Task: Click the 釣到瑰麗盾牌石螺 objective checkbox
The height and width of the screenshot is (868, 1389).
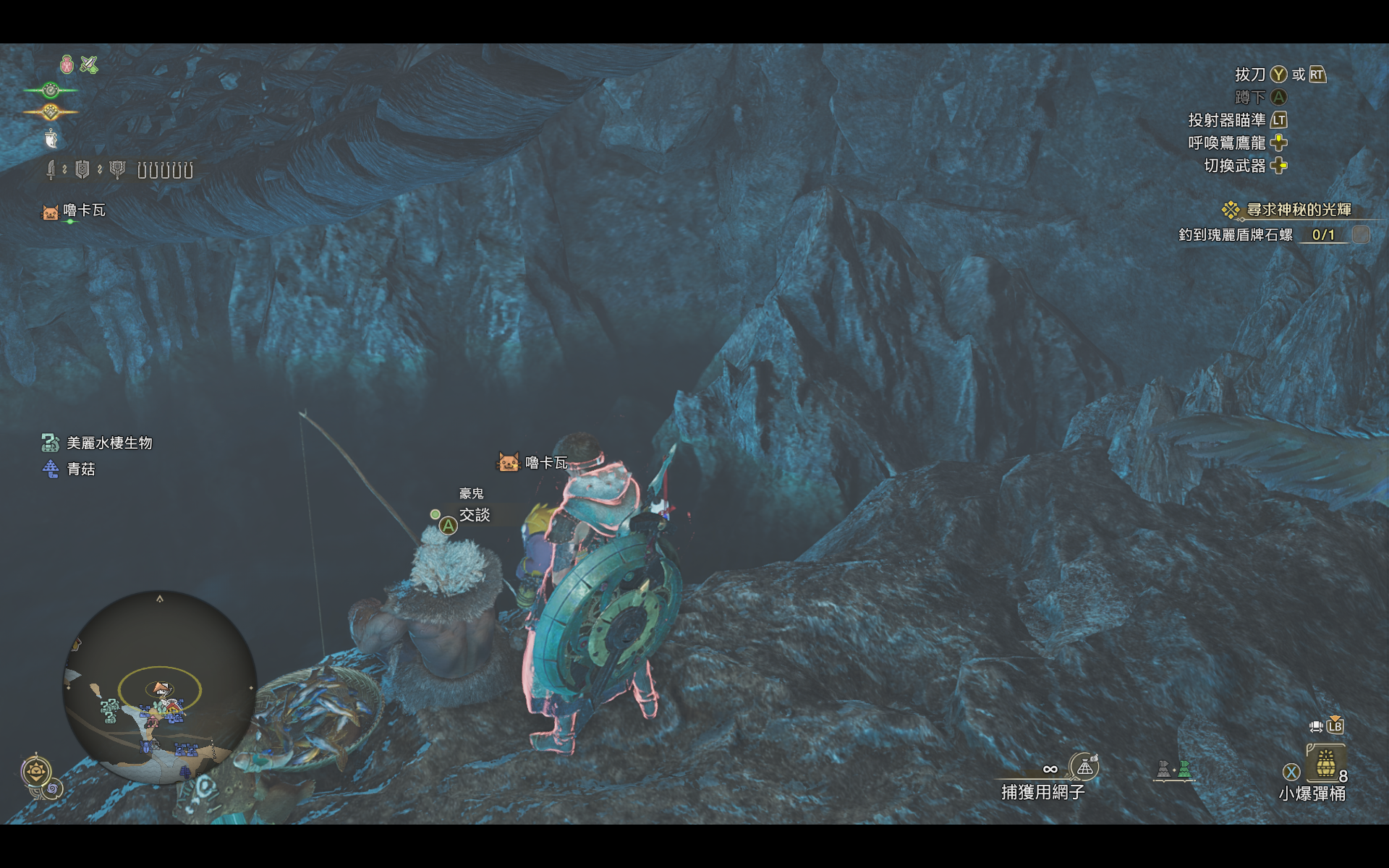Action: (x=1361, y=234)
